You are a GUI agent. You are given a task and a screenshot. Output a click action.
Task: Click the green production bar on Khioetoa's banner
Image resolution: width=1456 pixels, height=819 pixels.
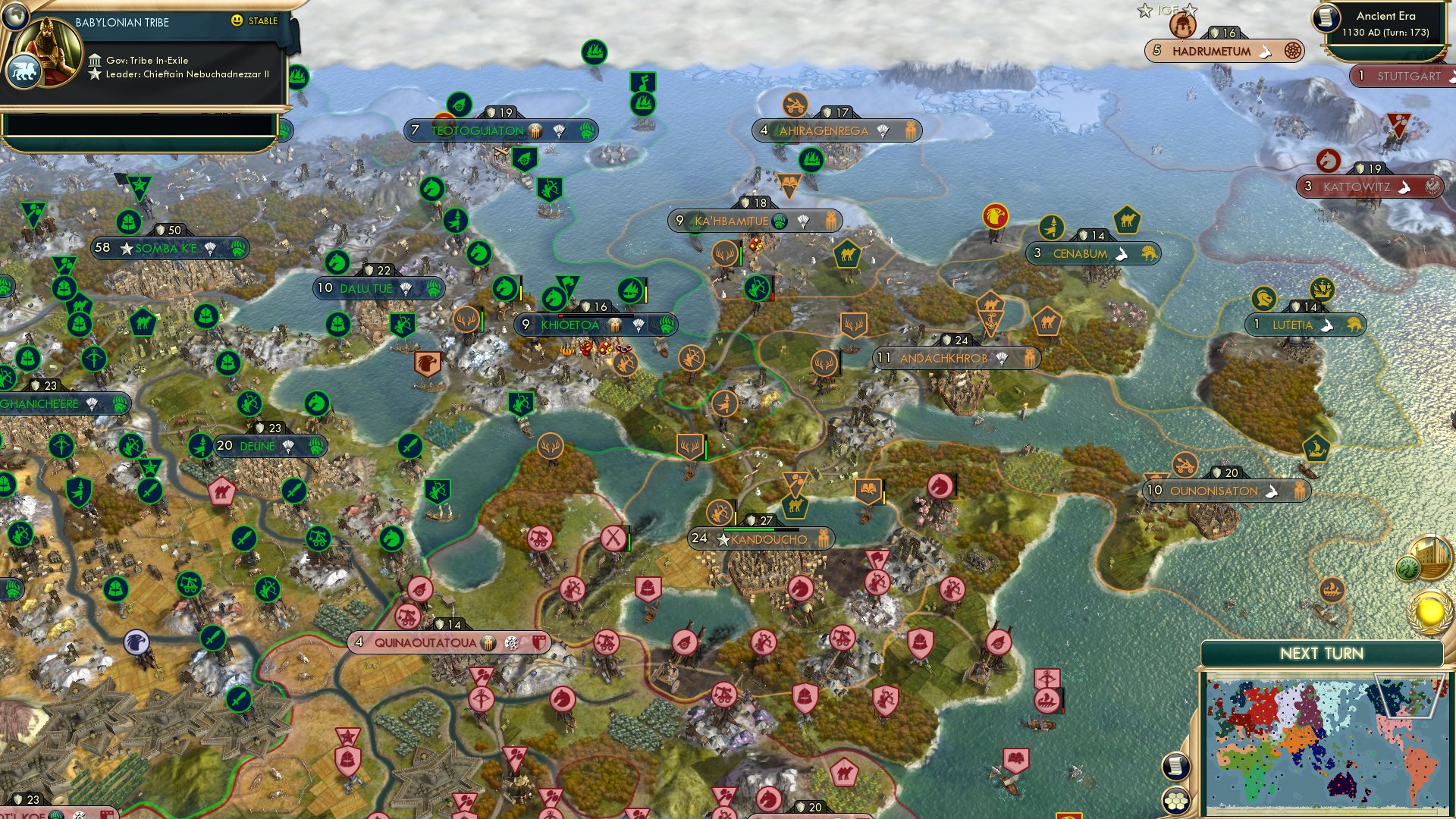click(599, 315)
